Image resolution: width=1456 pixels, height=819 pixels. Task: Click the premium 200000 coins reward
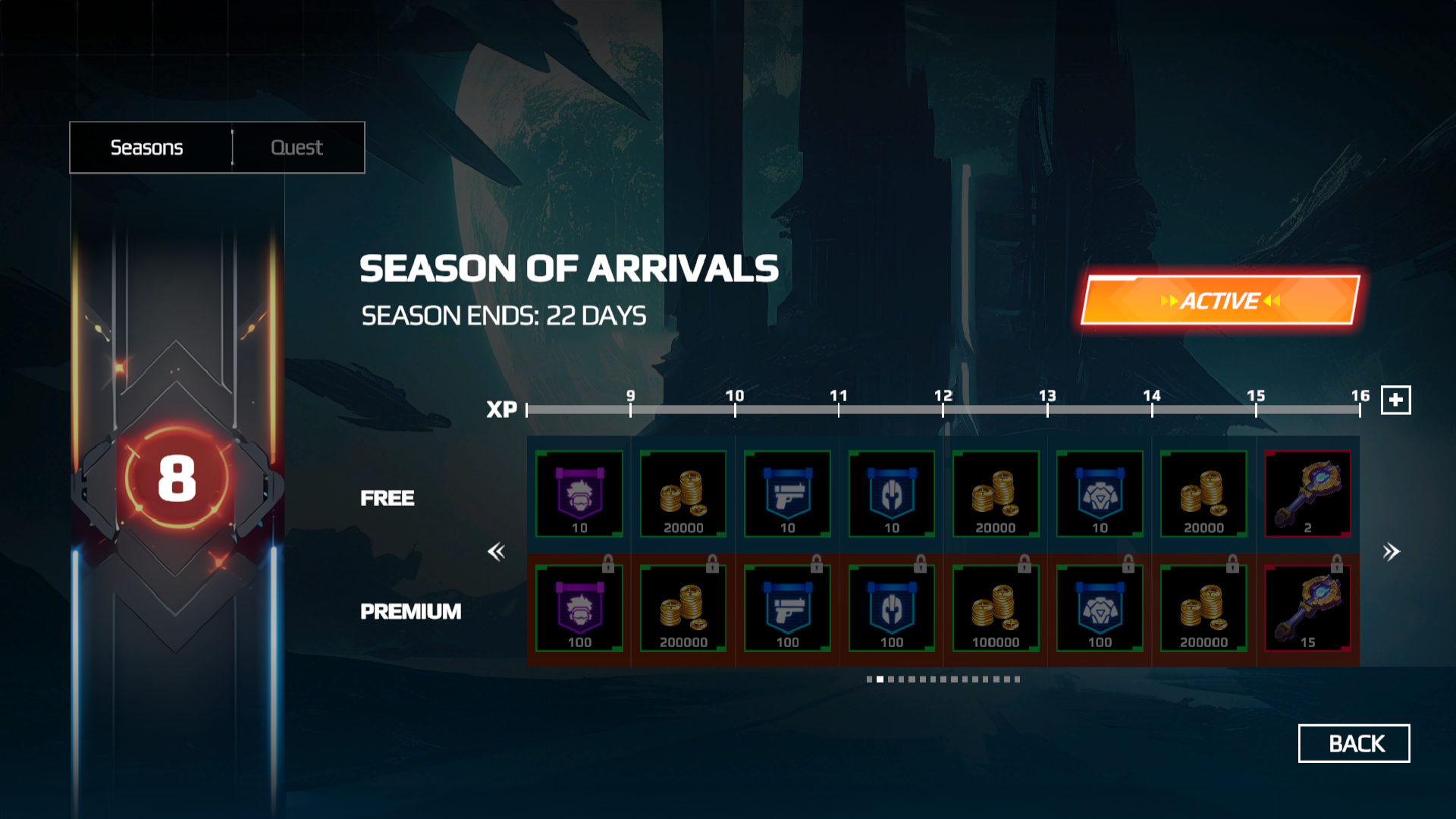682,609
